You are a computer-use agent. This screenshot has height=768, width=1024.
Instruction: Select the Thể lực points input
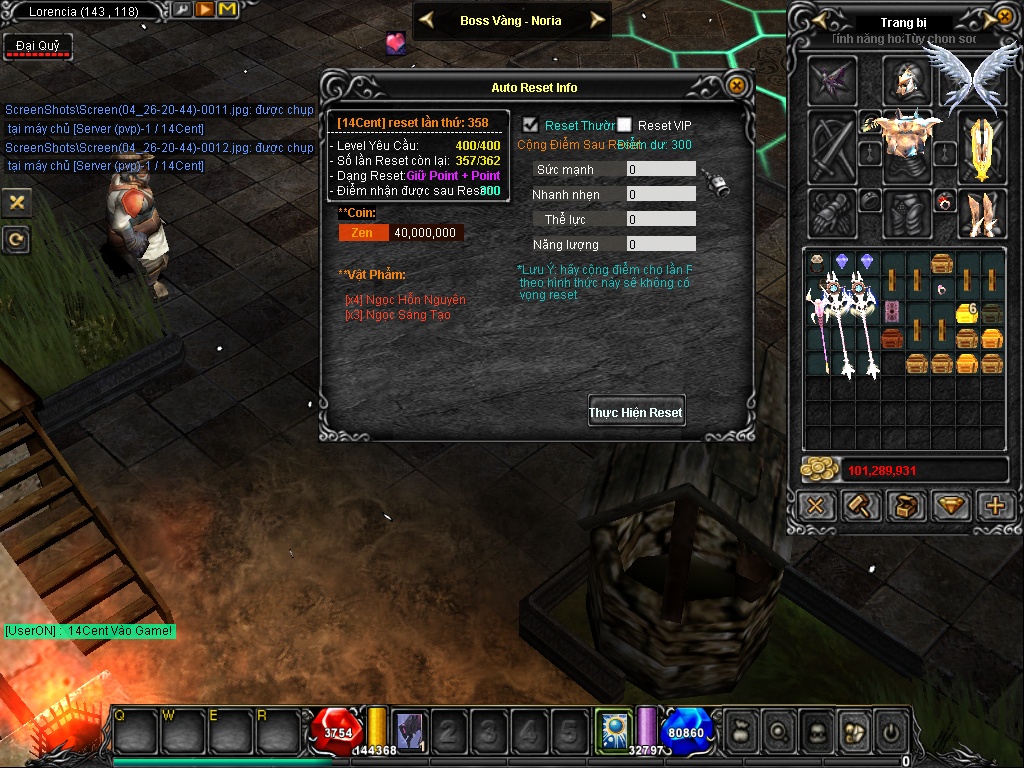pos(660,219)
